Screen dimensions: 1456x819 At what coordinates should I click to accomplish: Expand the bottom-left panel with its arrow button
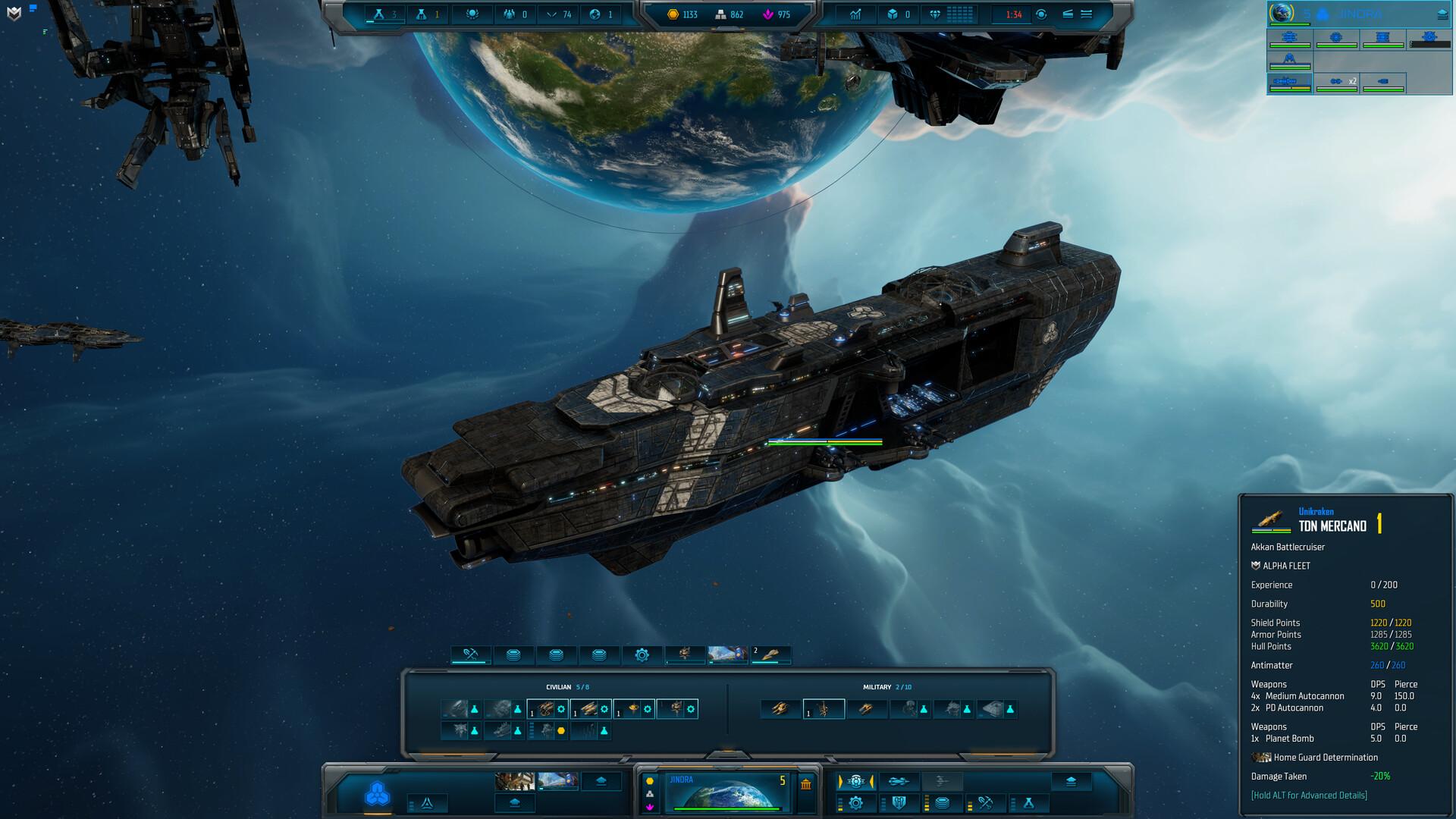pyautogui.click(x=601, y=780)
